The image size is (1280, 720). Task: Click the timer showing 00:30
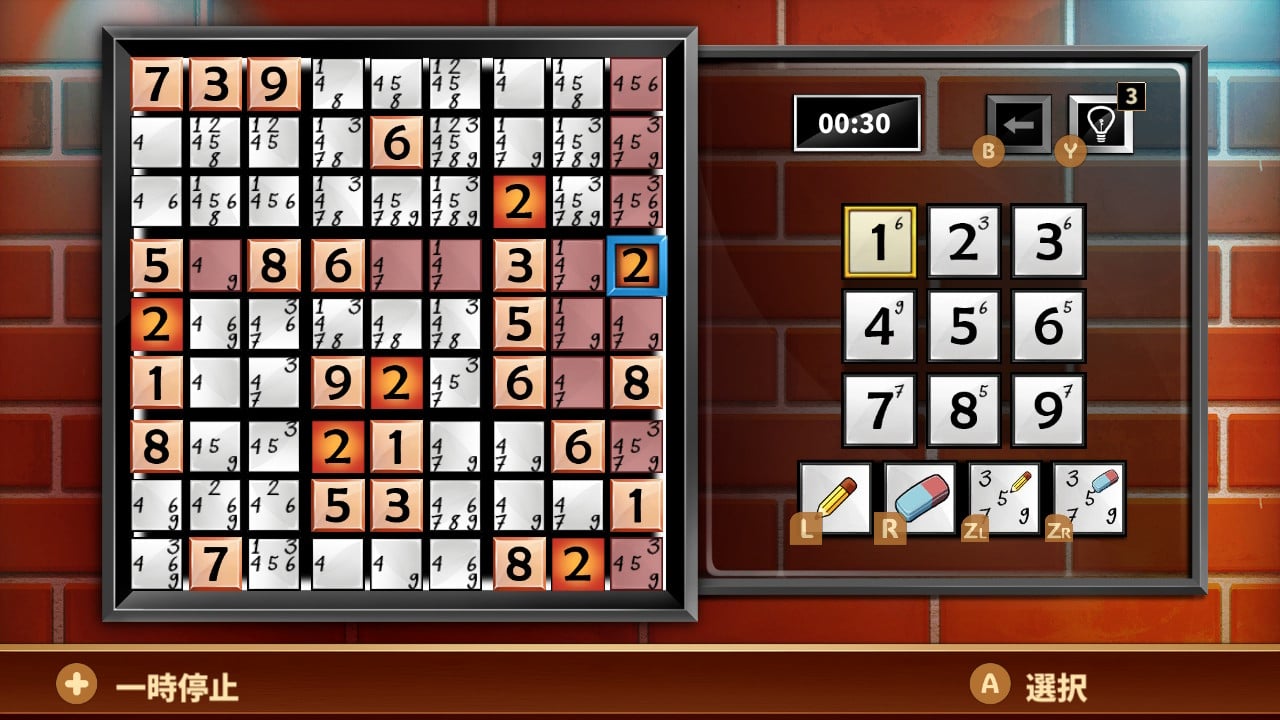pos(857,124)
